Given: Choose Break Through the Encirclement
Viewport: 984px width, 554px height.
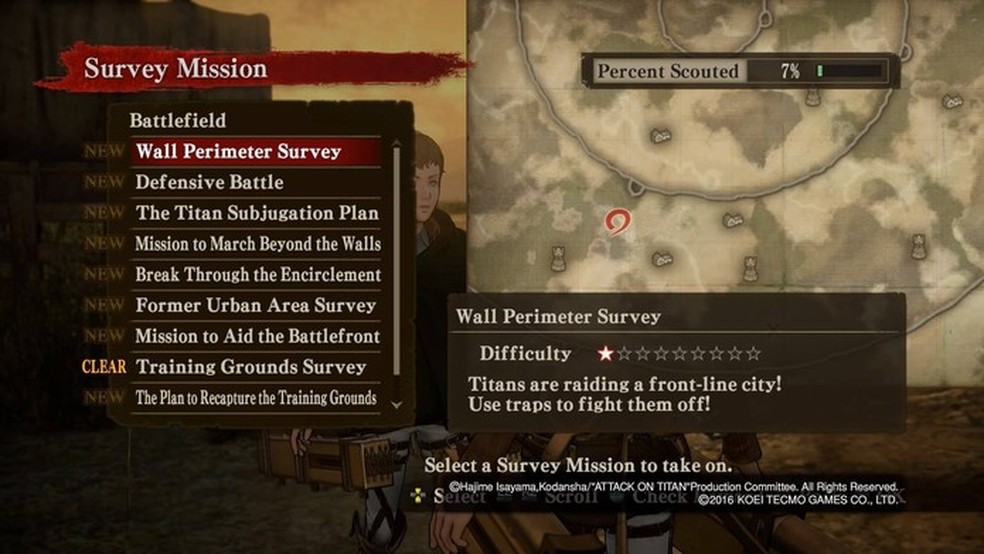Looking at the screenshot, I should pos(257,274).
